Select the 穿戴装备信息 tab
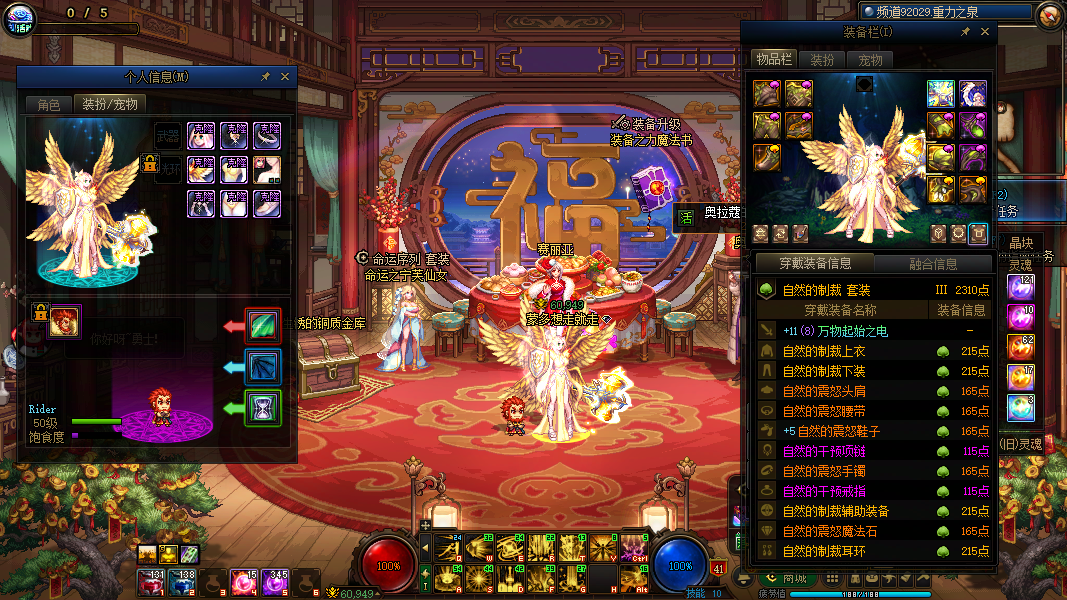 click(x=816, y=264)
